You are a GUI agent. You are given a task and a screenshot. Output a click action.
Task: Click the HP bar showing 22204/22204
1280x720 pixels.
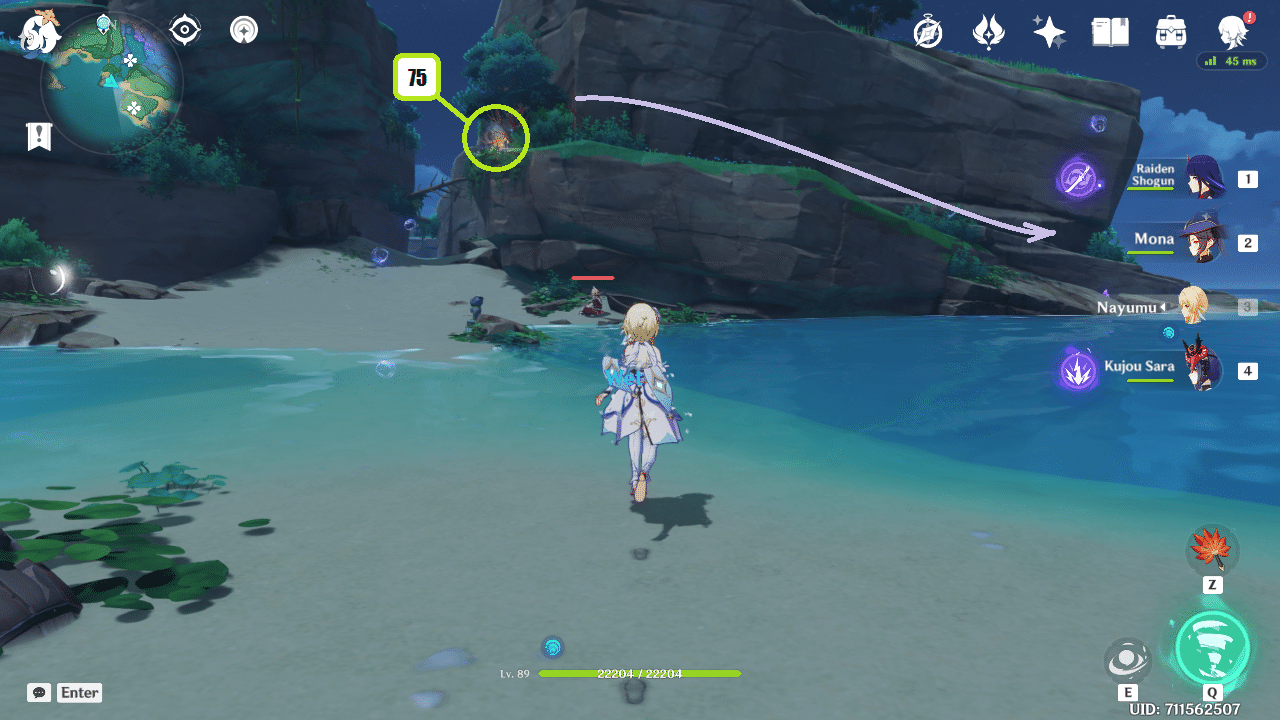click(x=640, y=675)
